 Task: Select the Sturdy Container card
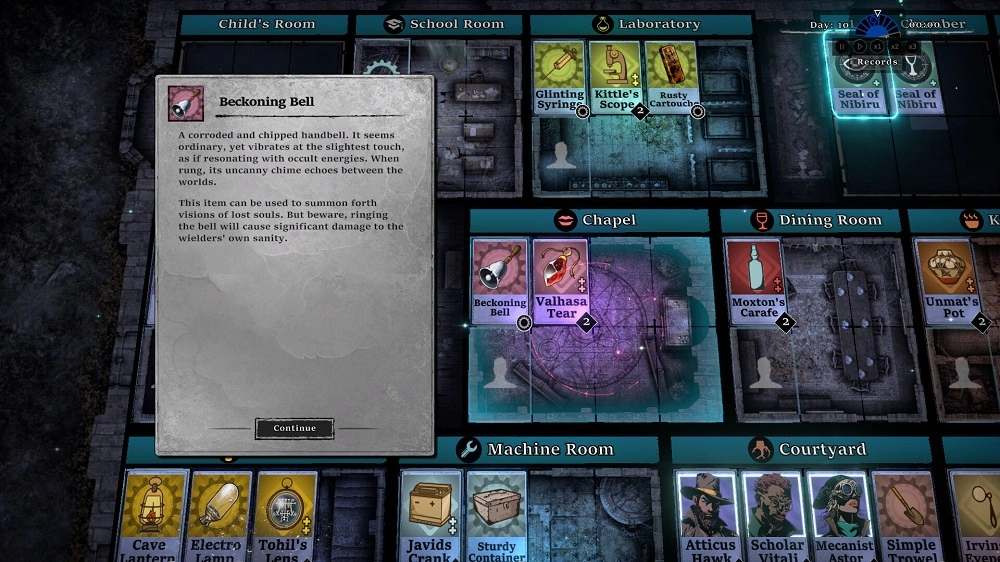pos(496,515)
